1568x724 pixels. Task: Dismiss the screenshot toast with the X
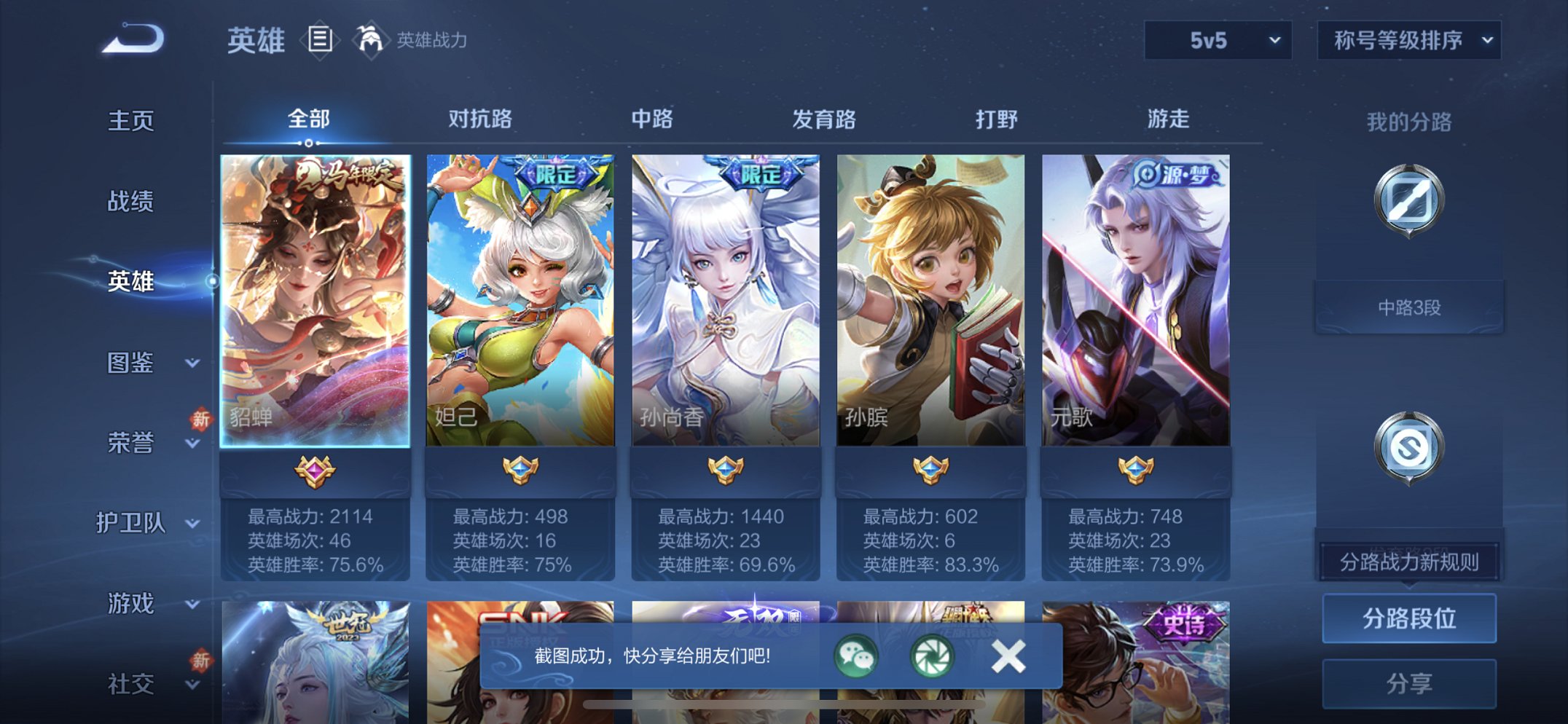pyautogui.click(x=1008, y=656)
